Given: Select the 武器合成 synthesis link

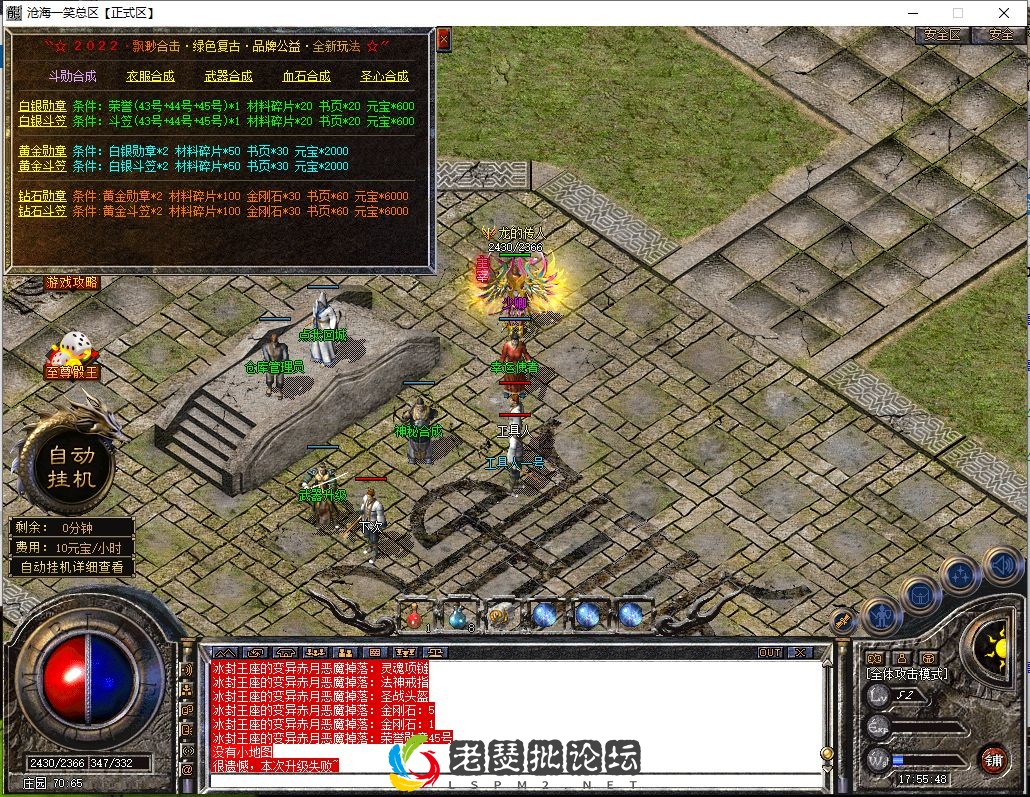Looking at the screenshot, I should pyautogui.click(x=228, y=76).
